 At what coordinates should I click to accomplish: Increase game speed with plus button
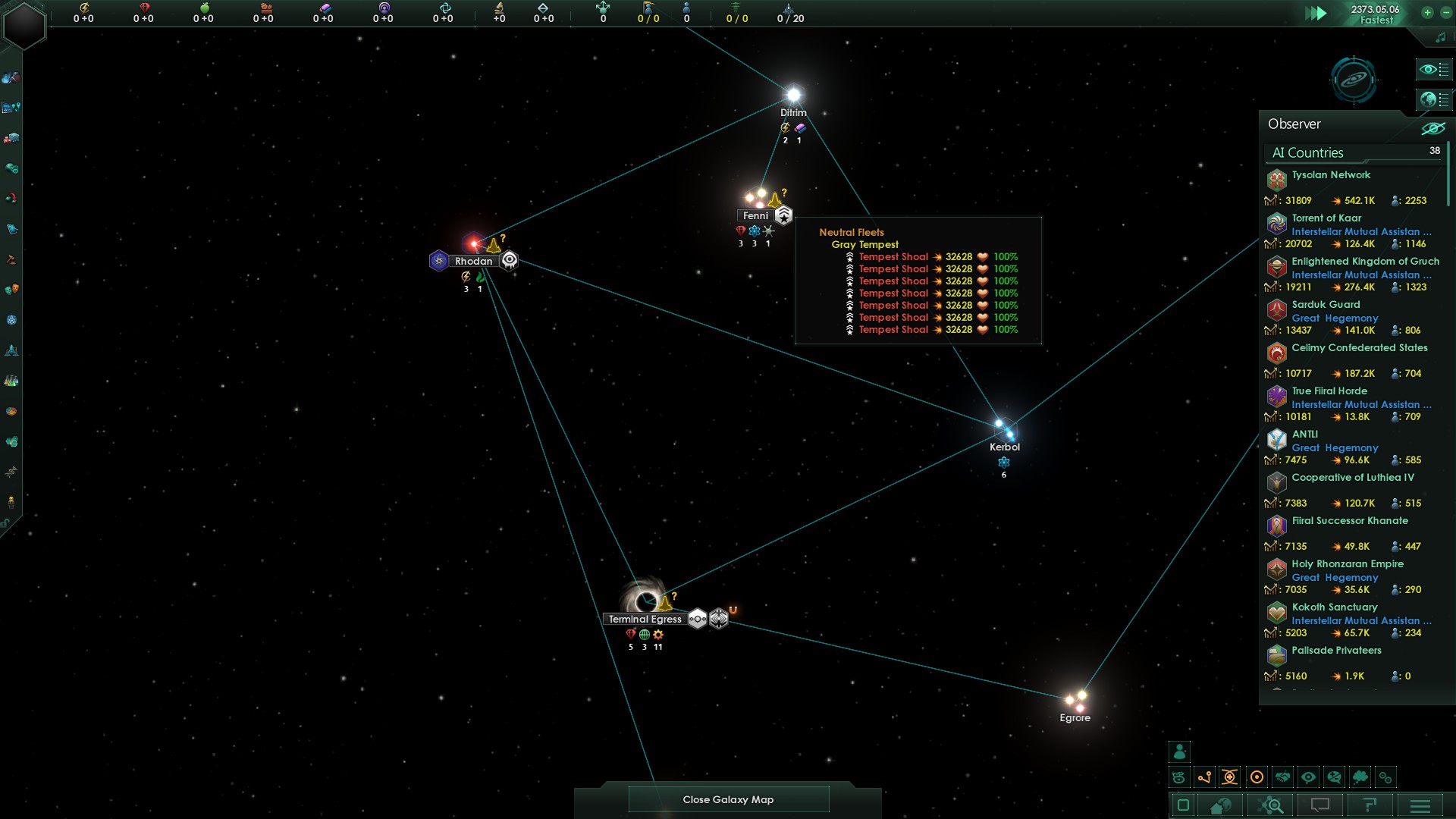pos(1427,12)
